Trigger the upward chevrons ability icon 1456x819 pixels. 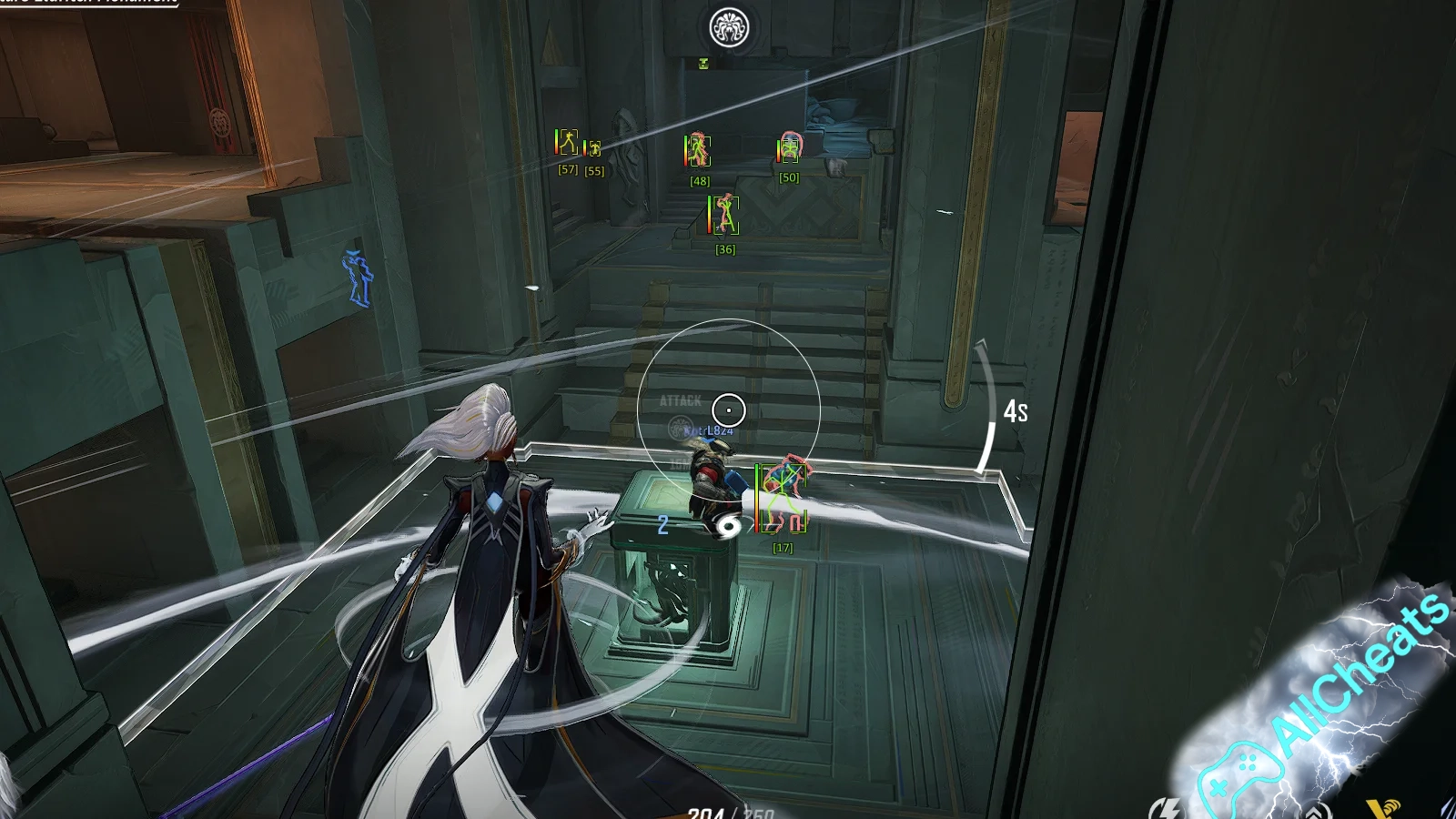click(1317, 811)
